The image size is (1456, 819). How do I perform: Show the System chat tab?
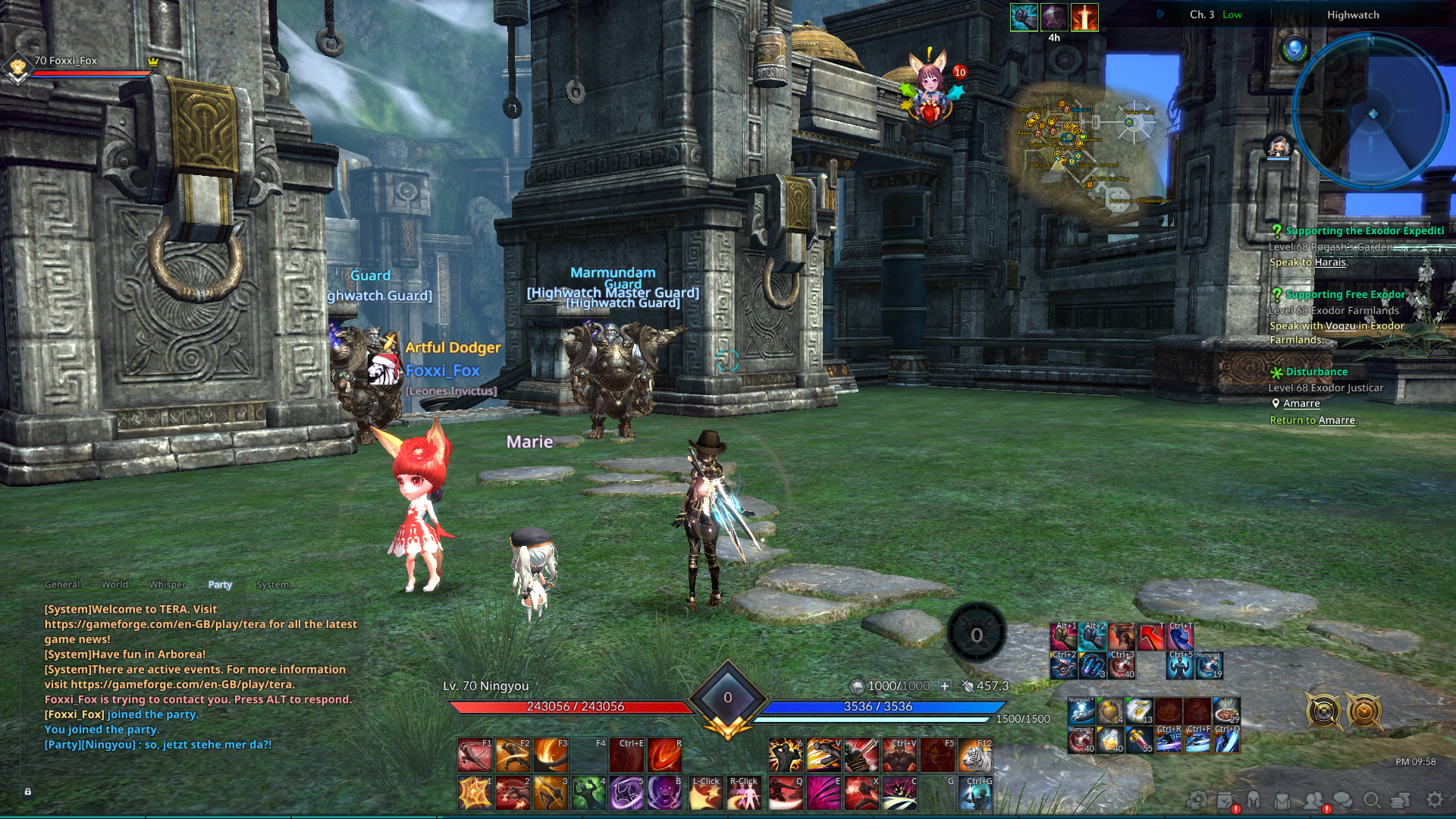[x=272, y=585]
